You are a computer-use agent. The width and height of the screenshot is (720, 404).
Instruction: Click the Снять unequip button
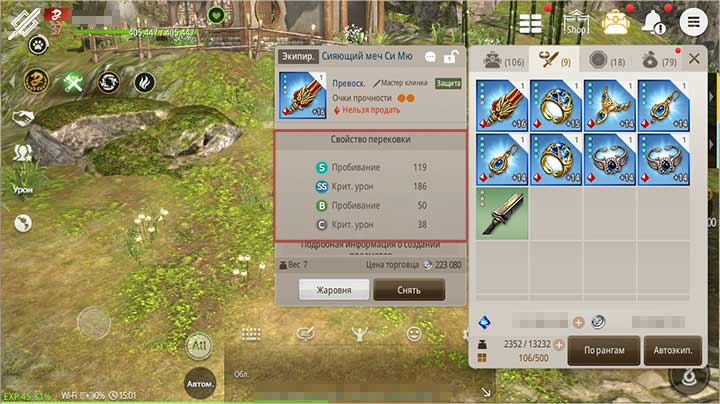pos(409,290)
